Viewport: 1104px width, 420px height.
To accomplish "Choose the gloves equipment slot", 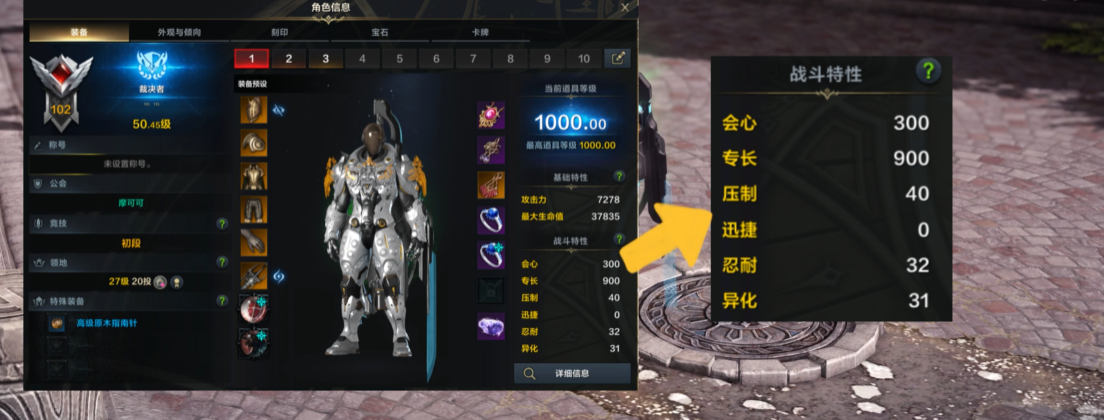I will click(253, 242).
